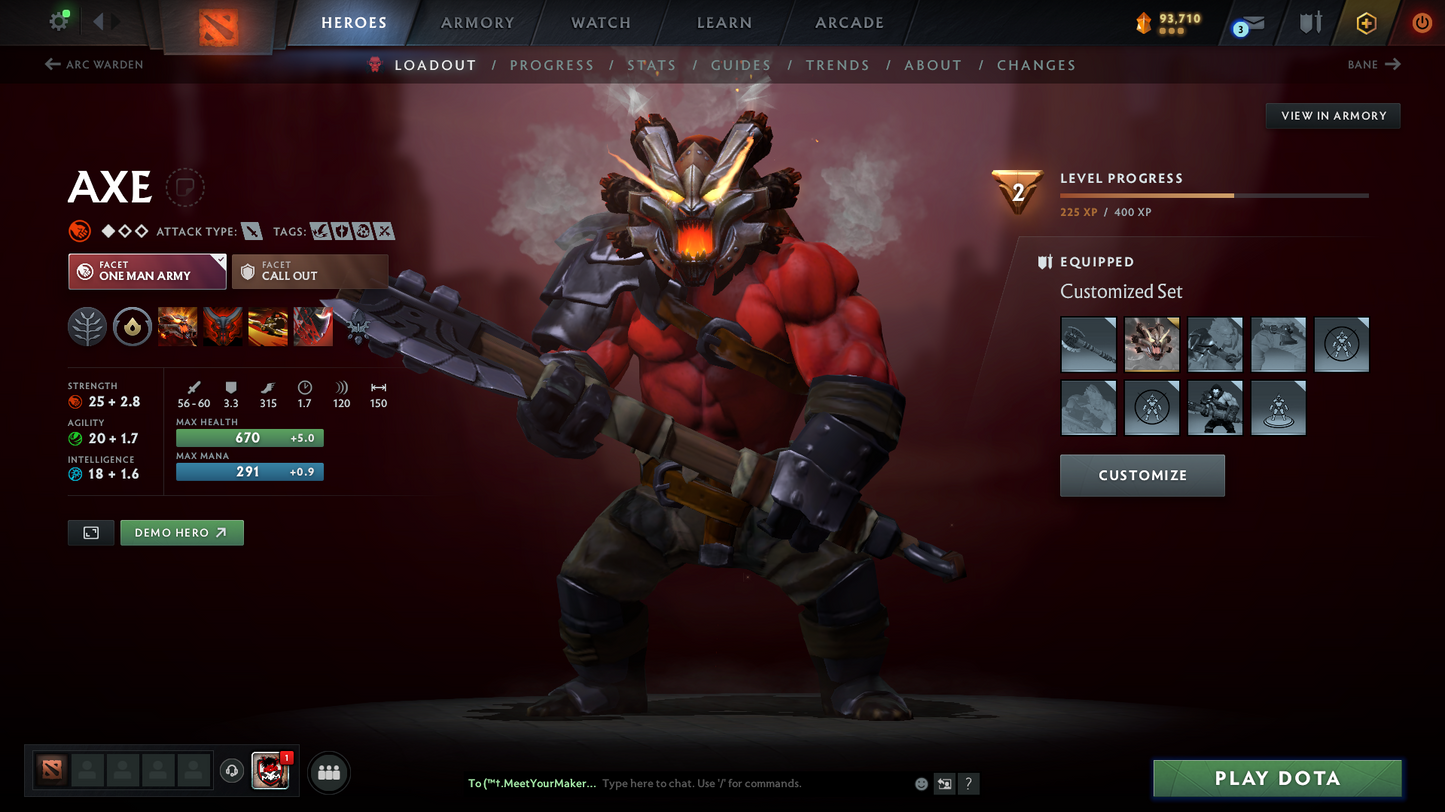The height and width of the screenshot is (812, 1445).
Task: Go to the Learn tab
Action: [724, 23]
